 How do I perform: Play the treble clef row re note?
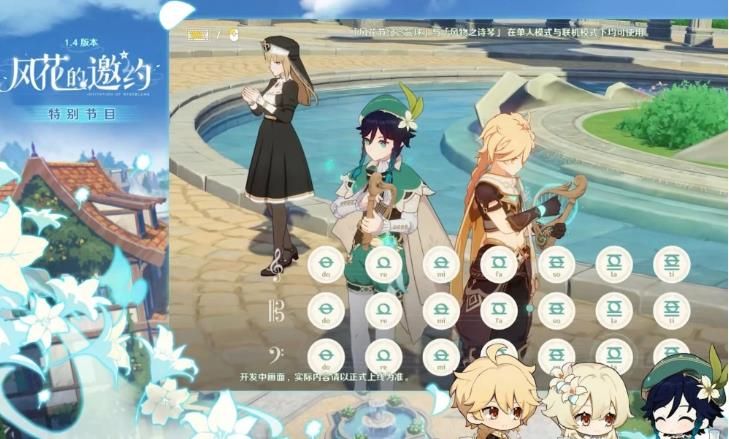pos(383,265)
